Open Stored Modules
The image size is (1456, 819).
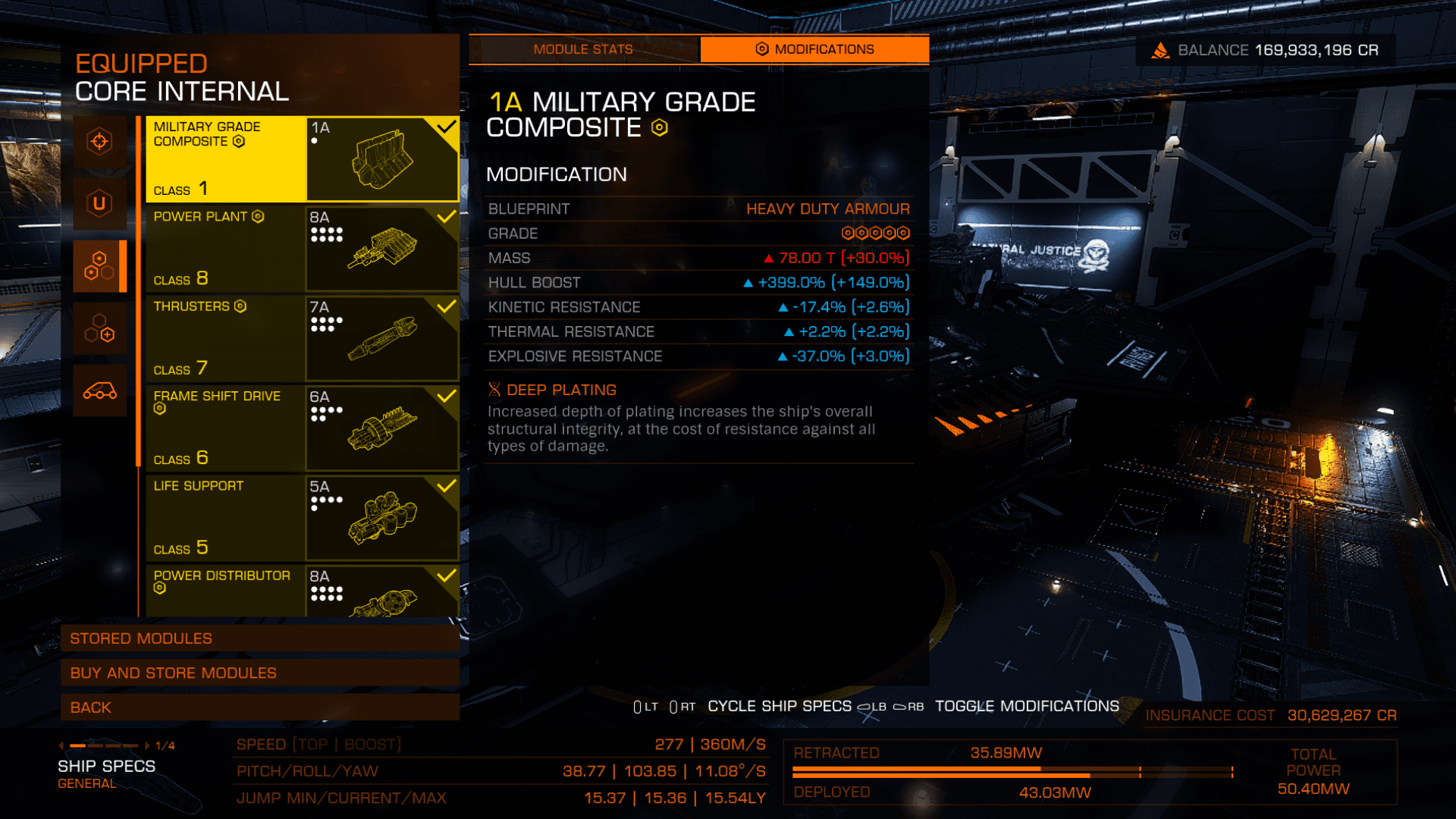pos(259,639)
